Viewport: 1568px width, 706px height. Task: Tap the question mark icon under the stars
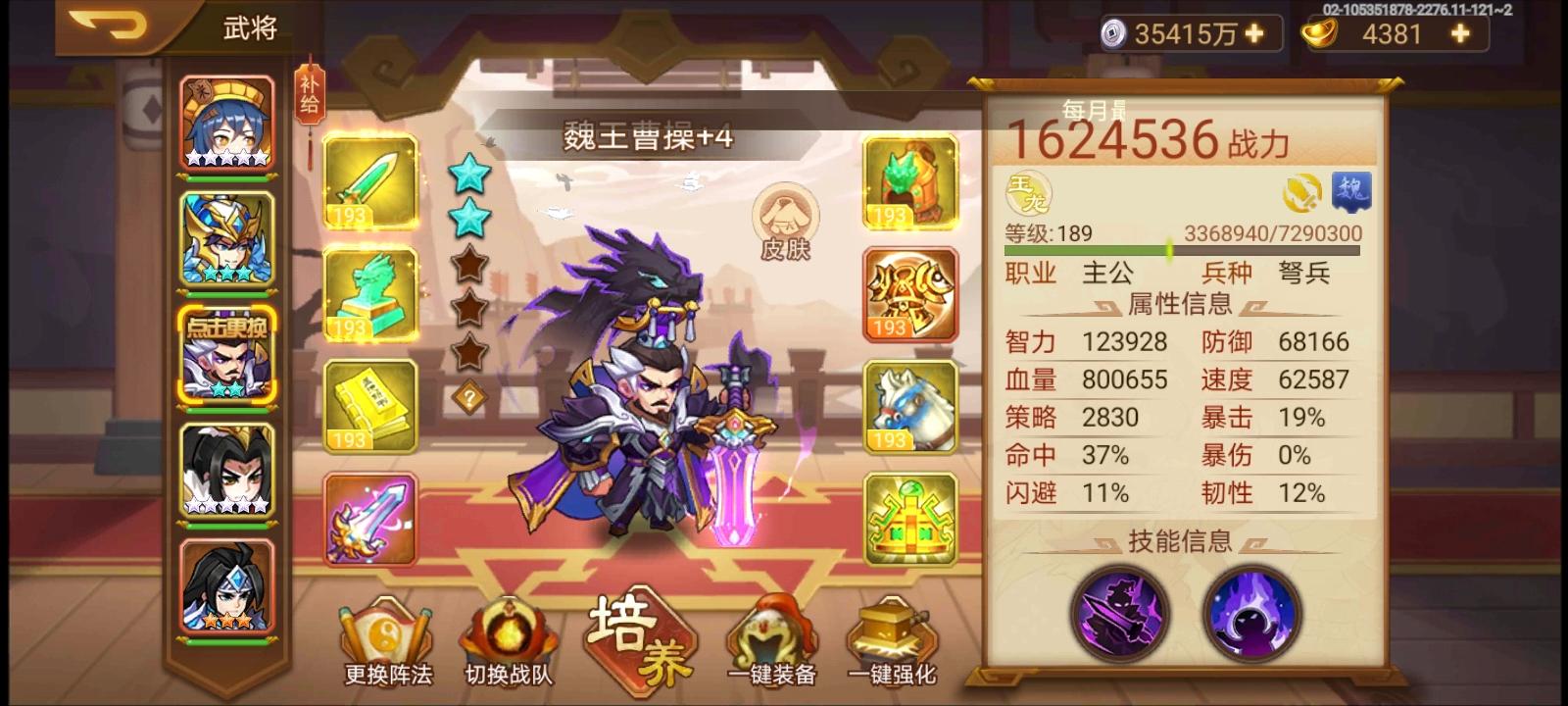(470, 396)
